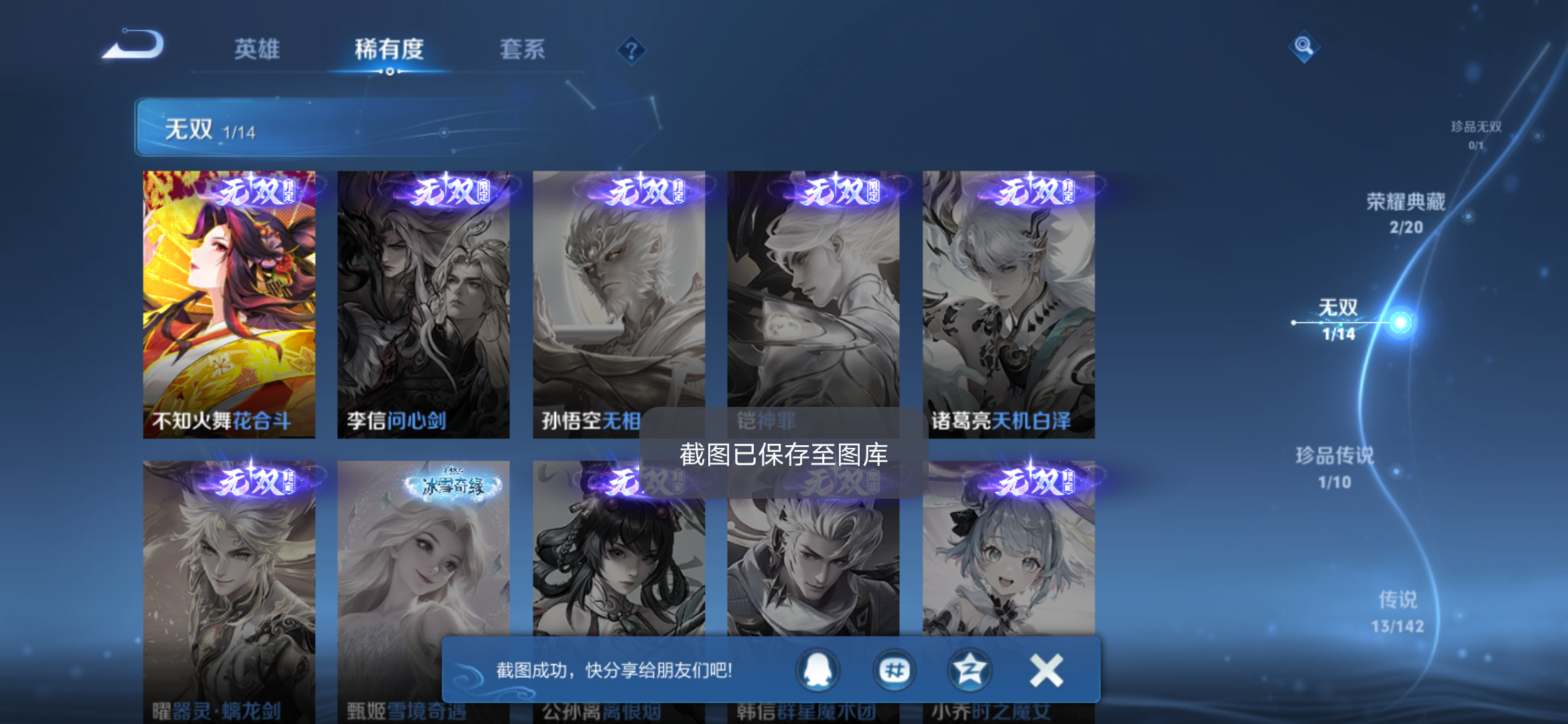Share via the hashtag community icon
Screen dimensions: 1568x724
click(x=895, y=669)
